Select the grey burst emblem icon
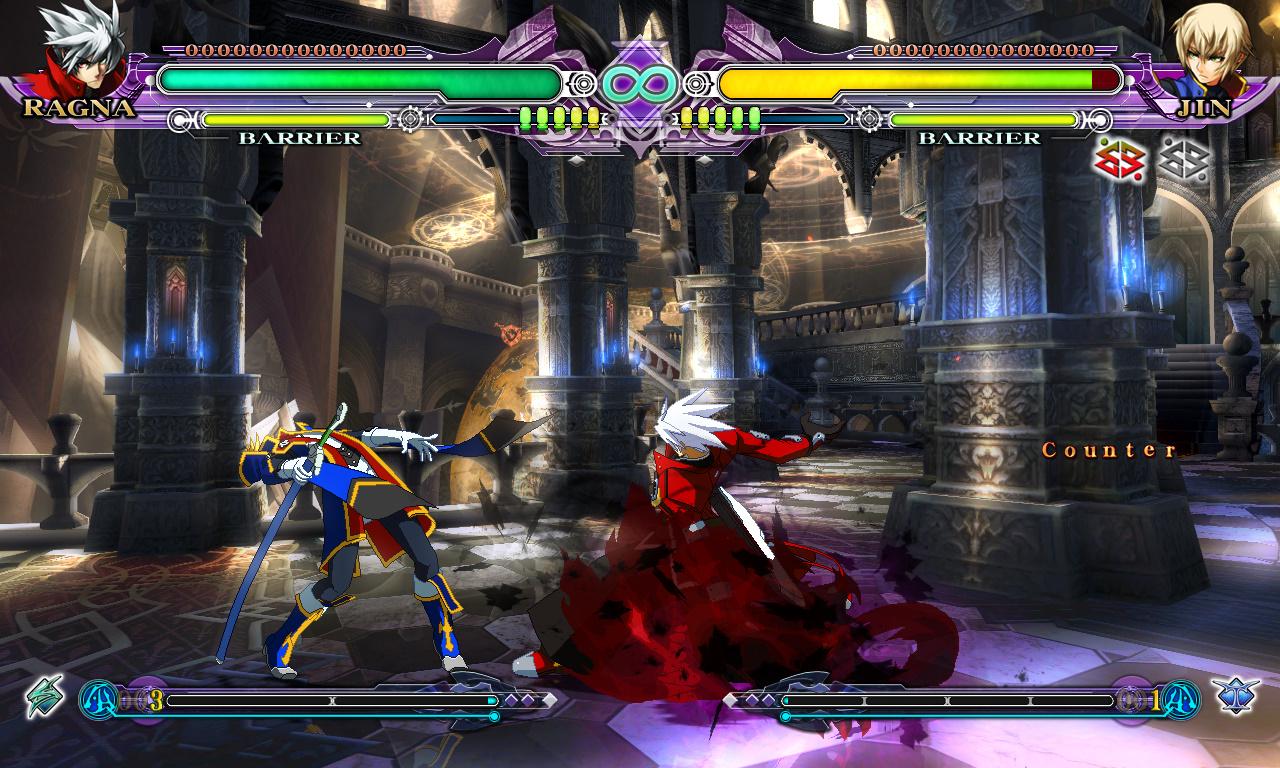The height and width of the screenshot is (768, 1280). (x=1185, y=157)
